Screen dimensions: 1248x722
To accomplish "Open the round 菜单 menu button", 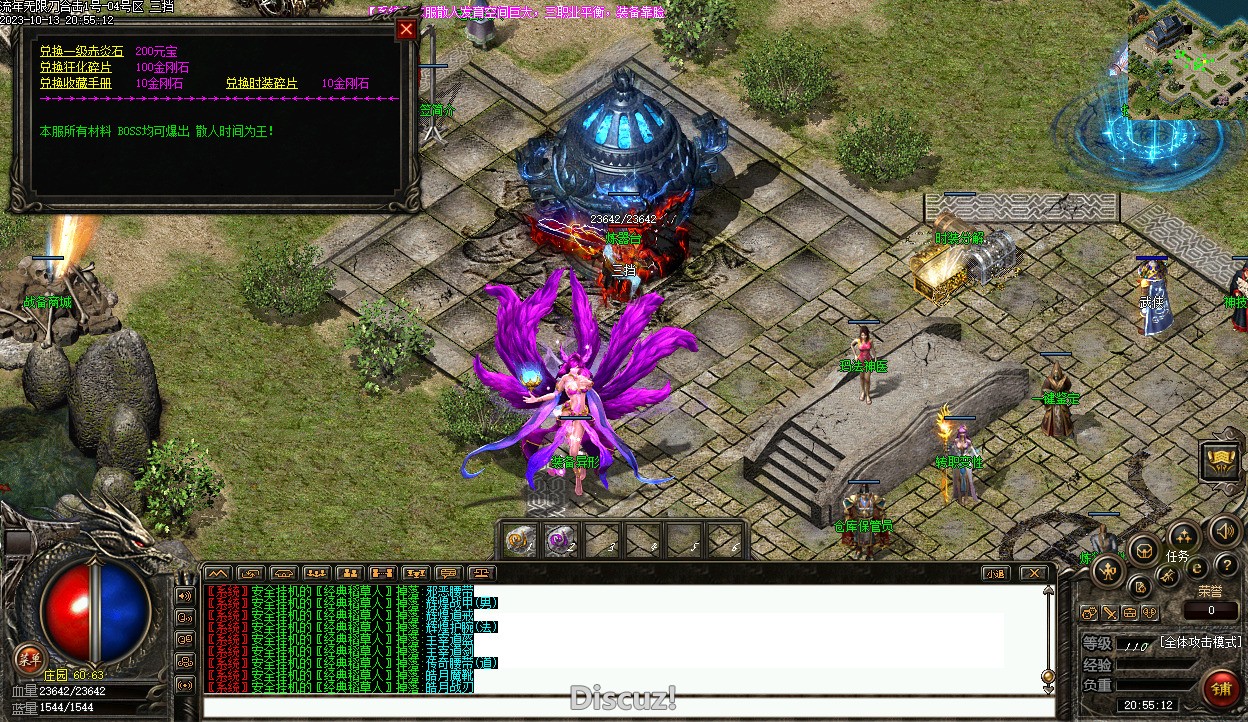I will coord(29,657).
